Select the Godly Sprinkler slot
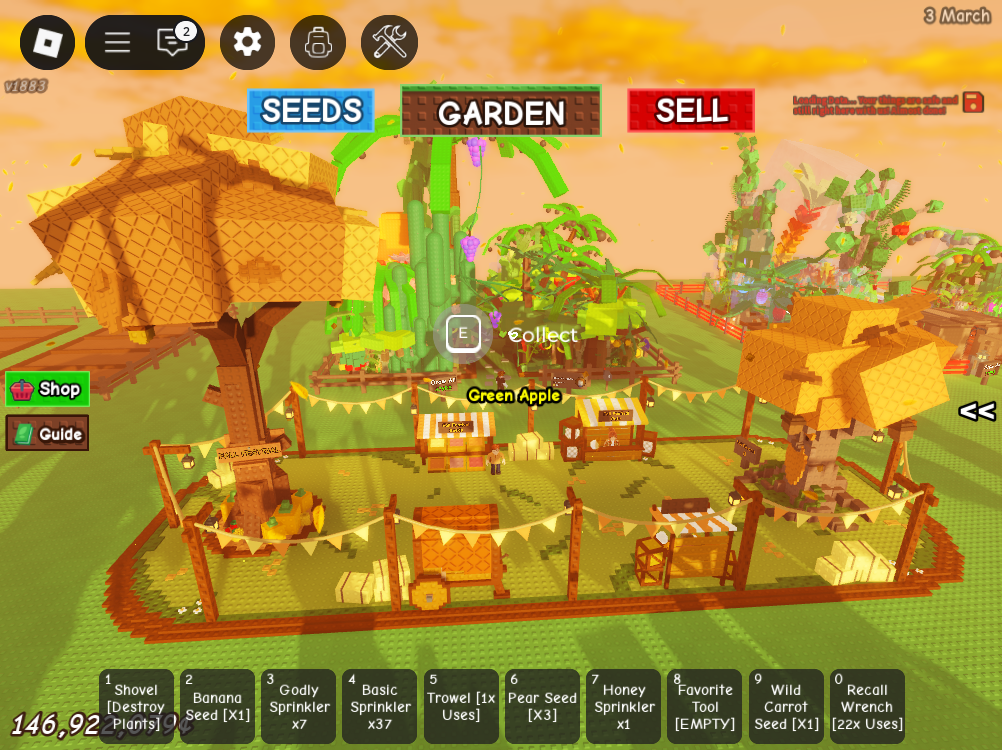Screen dimensions: 1002x750 tap(298, 706)
